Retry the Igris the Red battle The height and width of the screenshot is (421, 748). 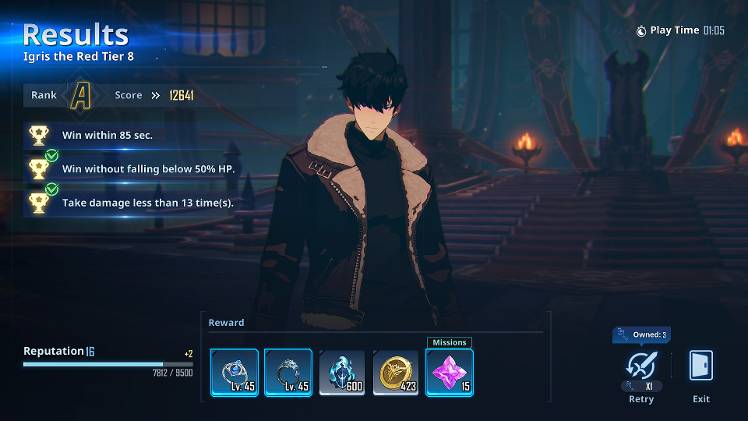tap(641, 368)
